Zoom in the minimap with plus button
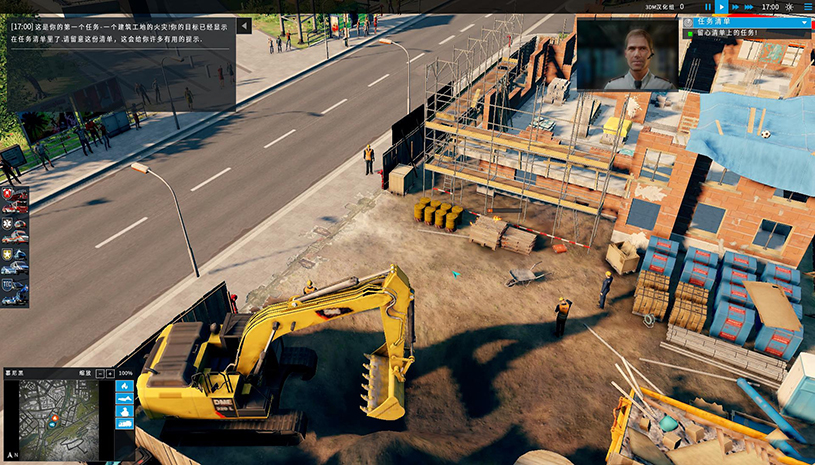Image resolution: width=815 pixels, height=465 pixels. 109,373
